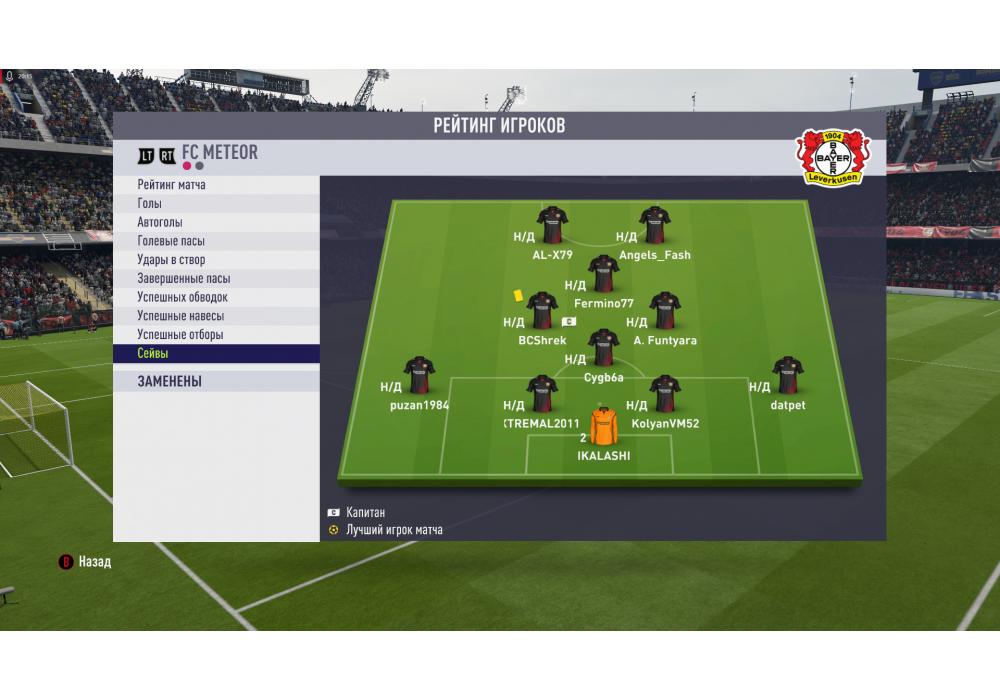Screen dimensions: 1000x700
Task: Select defender KolyanVM52 on the pitch
Action: click(665, 394)
